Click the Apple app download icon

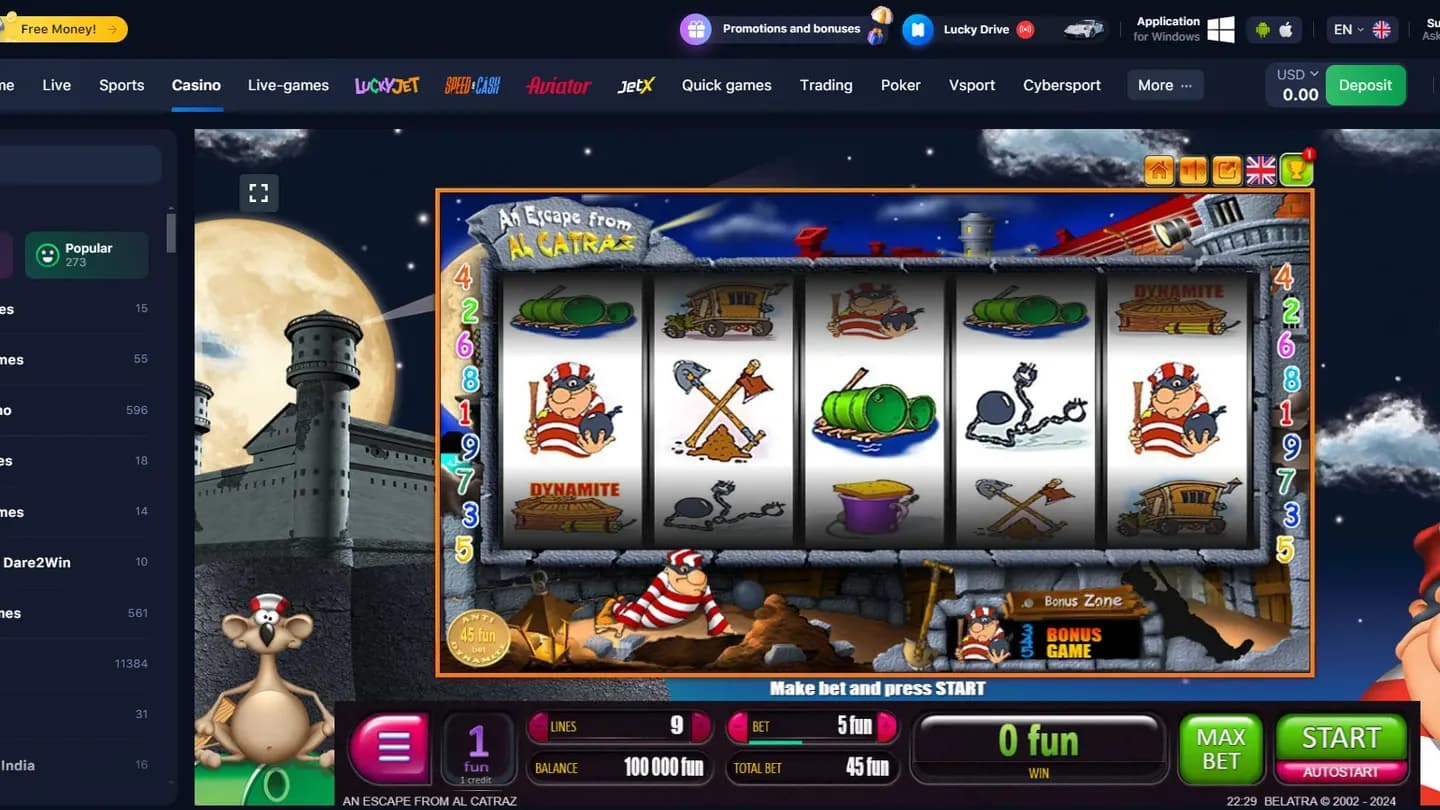coord(1286,31)
